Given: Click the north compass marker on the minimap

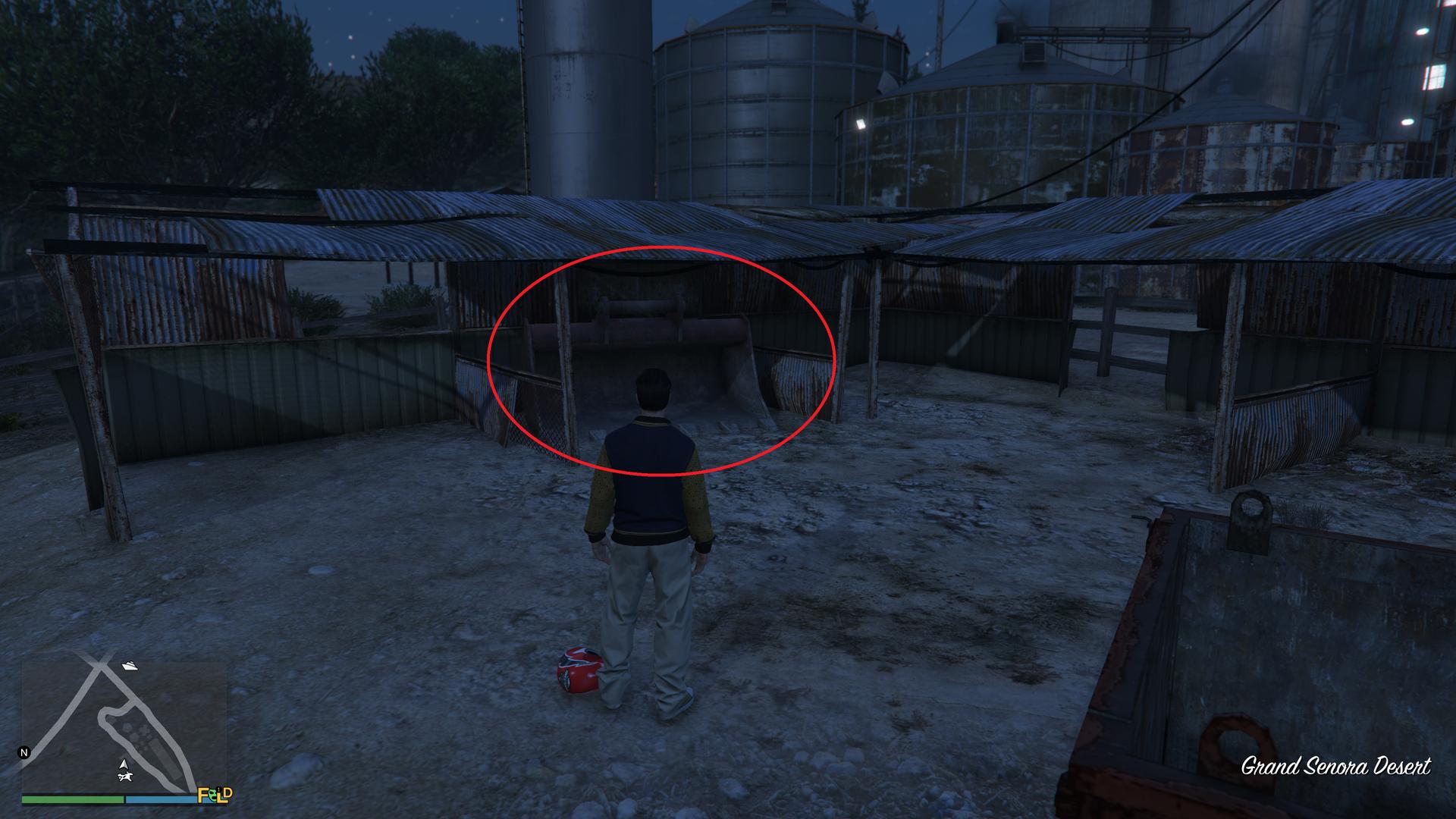Looking at the screenshot, I should pos(24,753).
